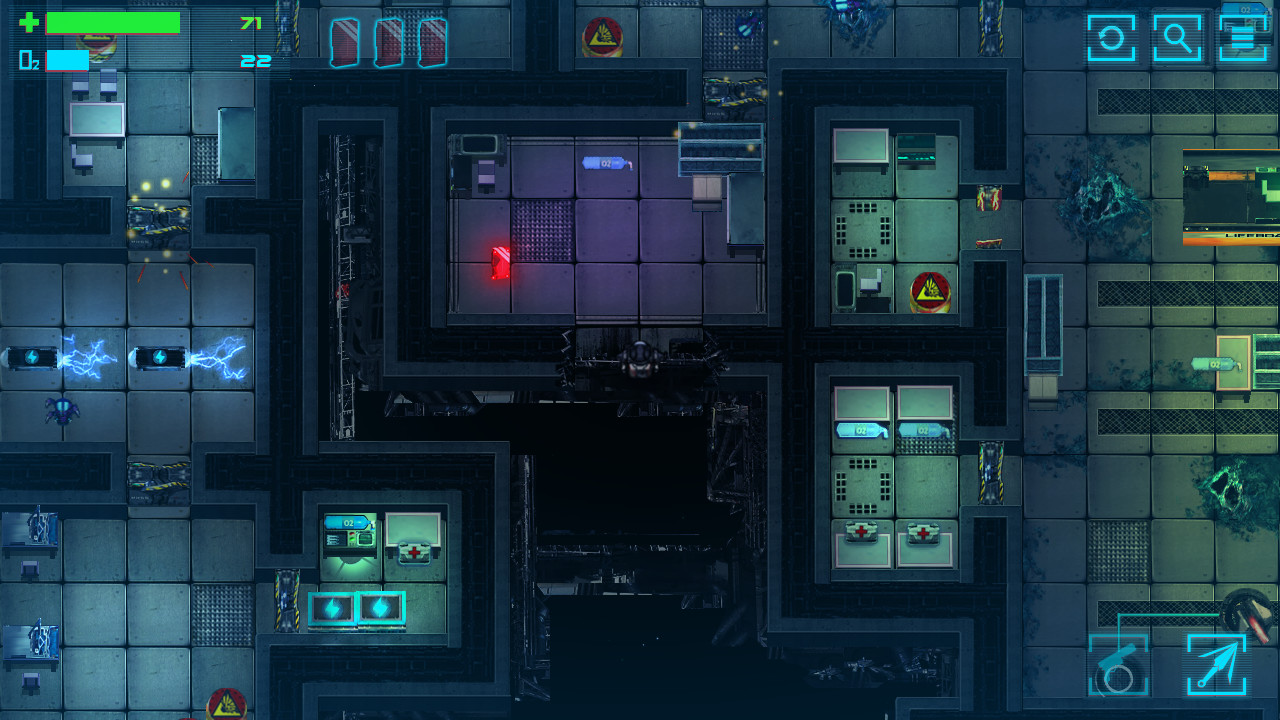Open the magnifier examine icon at top-right

(1177, 37)
